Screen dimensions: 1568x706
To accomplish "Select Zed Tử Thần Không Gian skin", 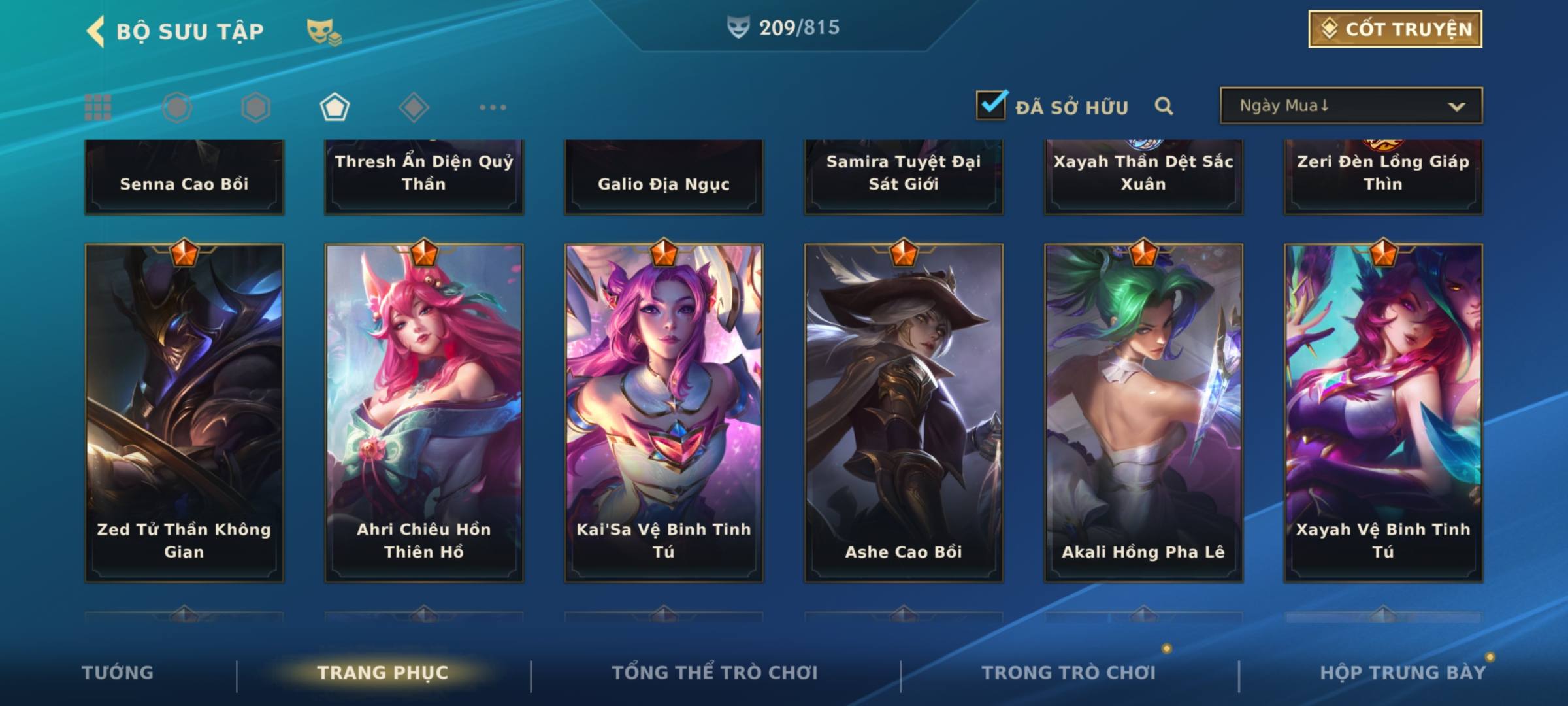I will (184, 412).
